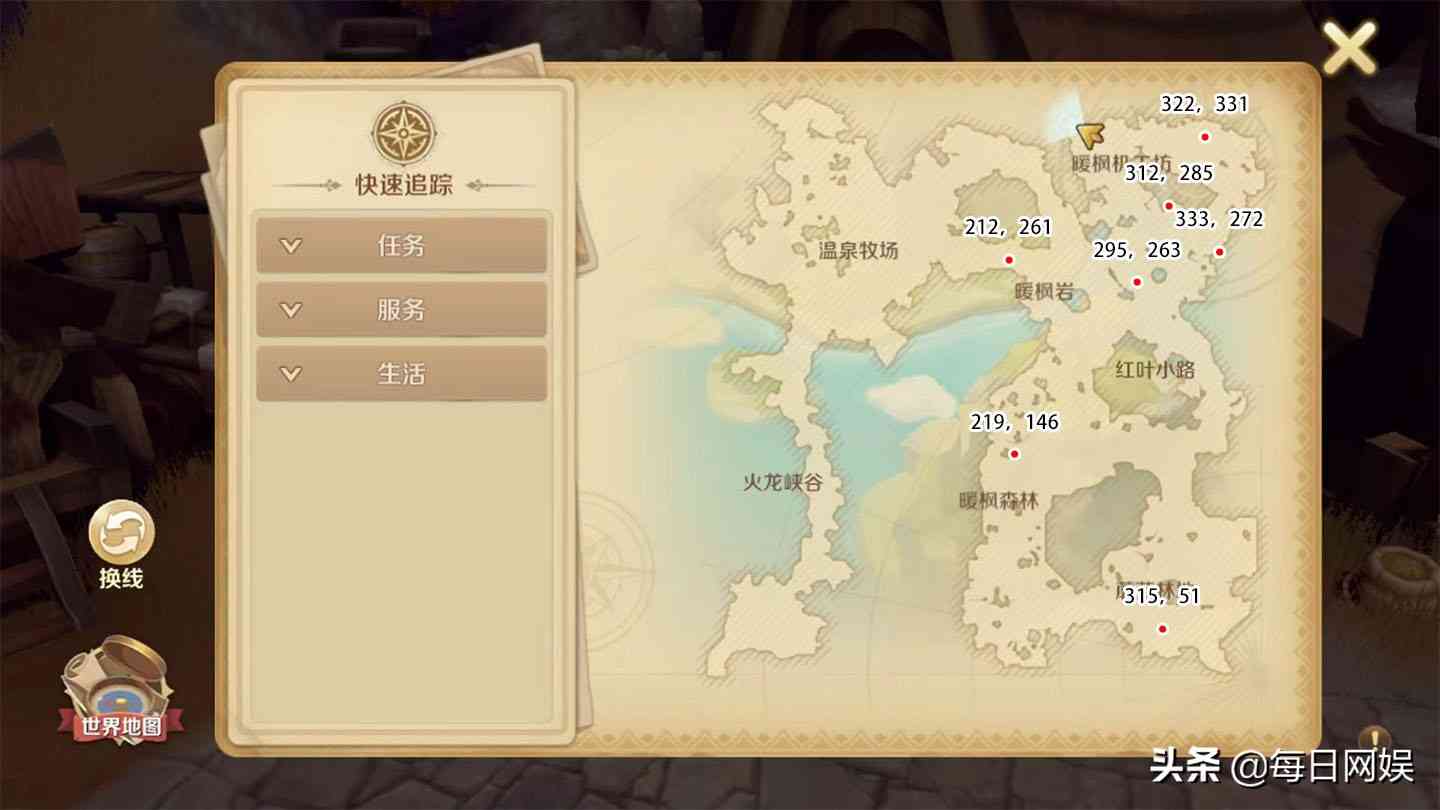Image resolution: width=1440 pixels, height=810 pixels.
Task: Click the compass emblem above 快速追踪
Action: tap(403, 132)
